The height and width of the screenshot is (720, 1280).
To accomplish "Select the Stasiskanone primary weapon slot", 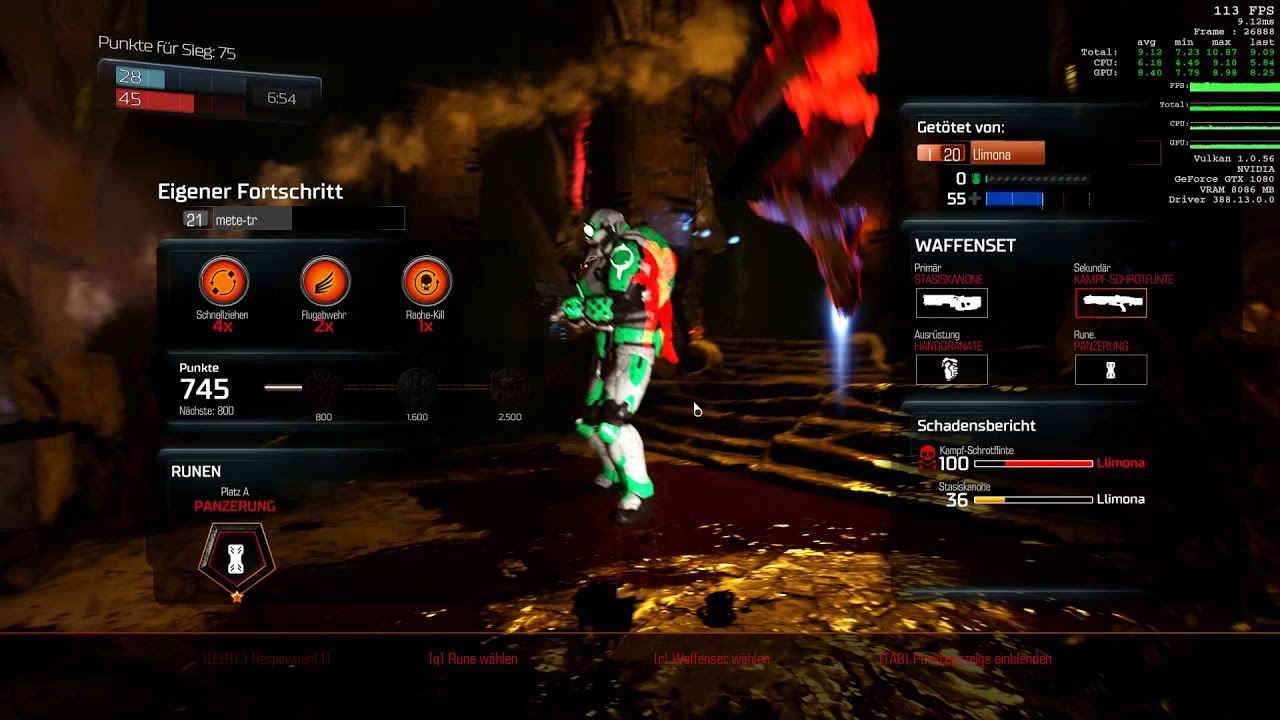I will pyautogui.click(x=951, y=302).
